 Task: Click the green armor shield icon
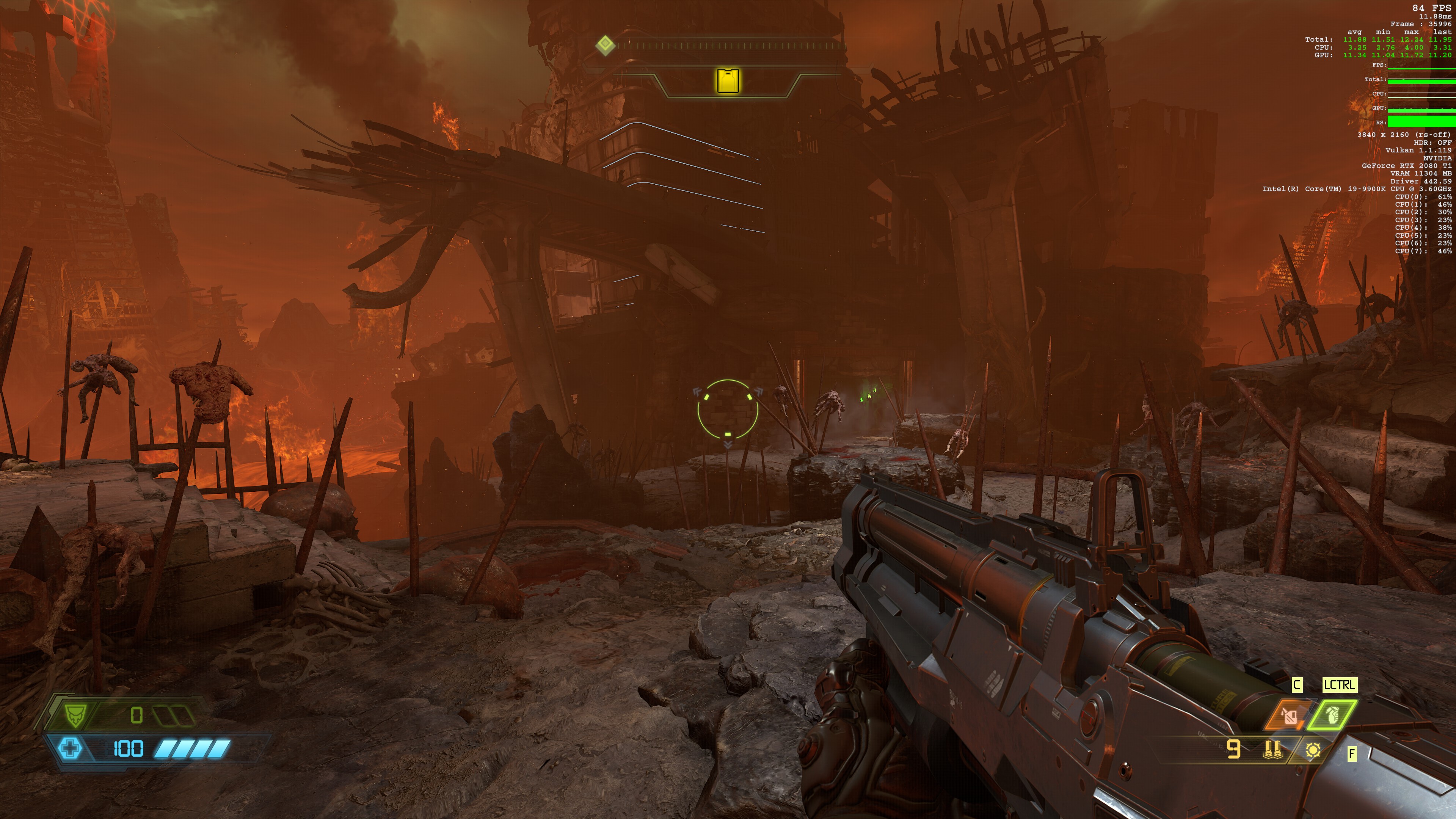pyautogui.click(x=74, y=715)
